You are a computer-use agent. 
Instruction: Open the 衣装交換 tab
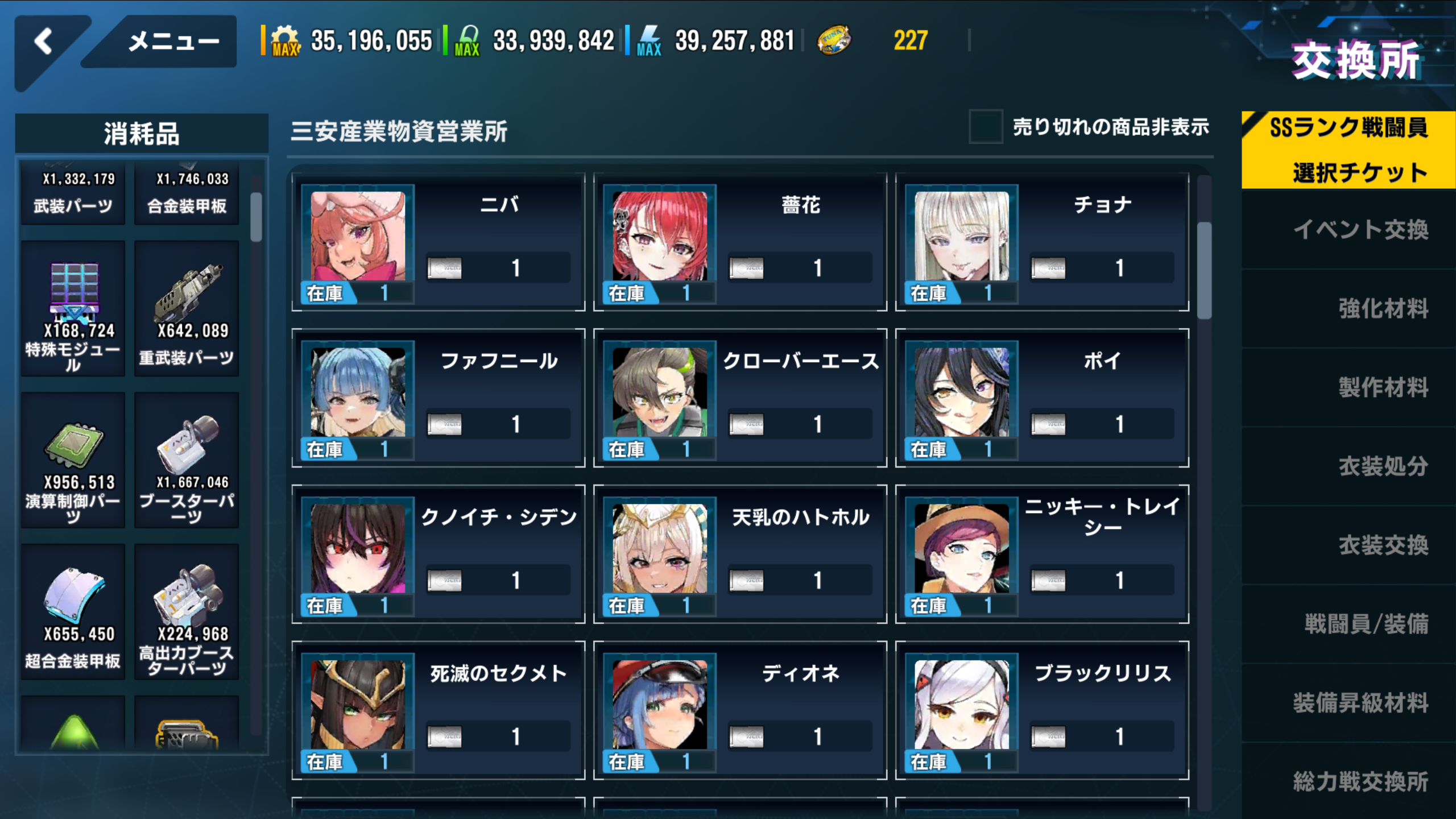(1382, 545)
